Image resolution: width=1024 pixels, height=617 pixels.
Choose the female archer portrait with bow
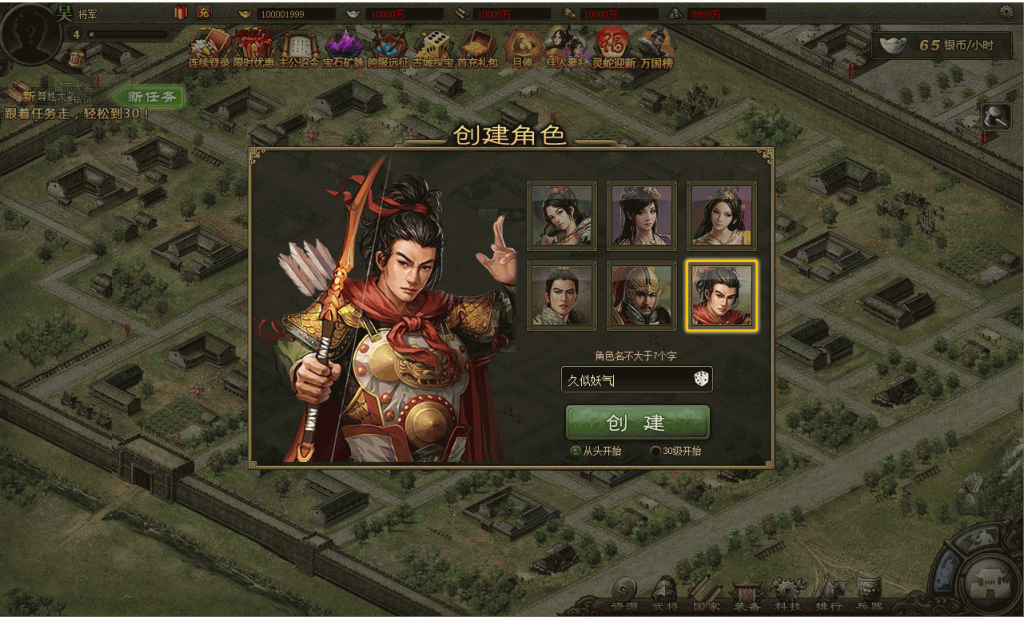(x=562, y=215)
